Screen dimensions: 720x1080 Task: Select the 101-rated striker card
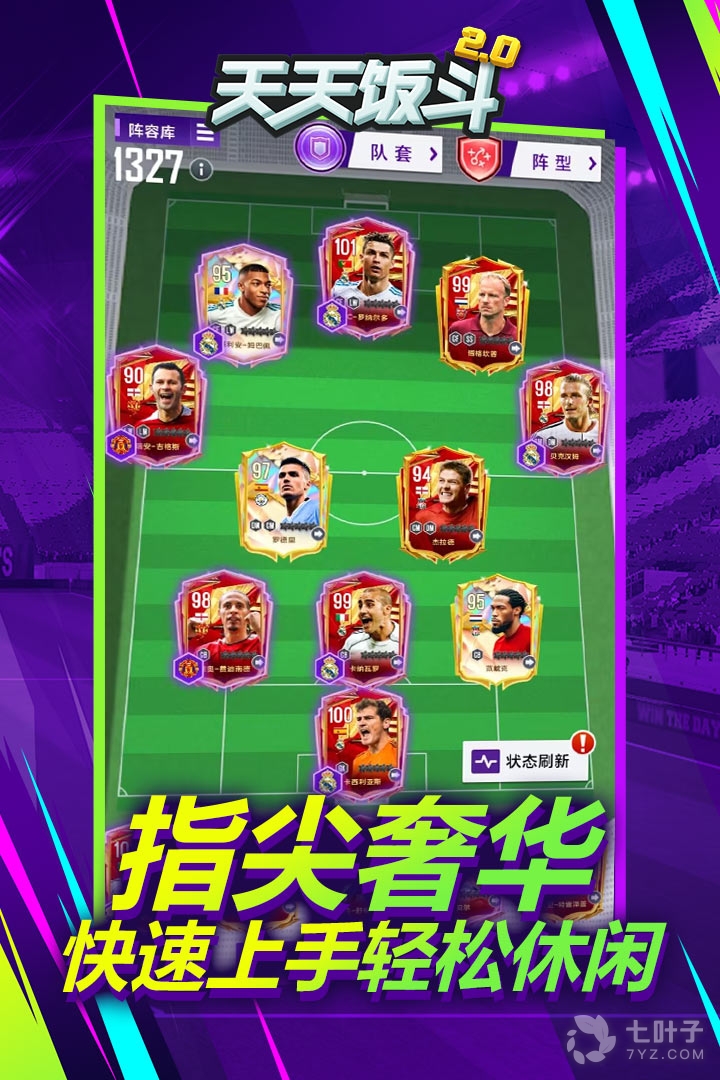(x=364, y=277)
